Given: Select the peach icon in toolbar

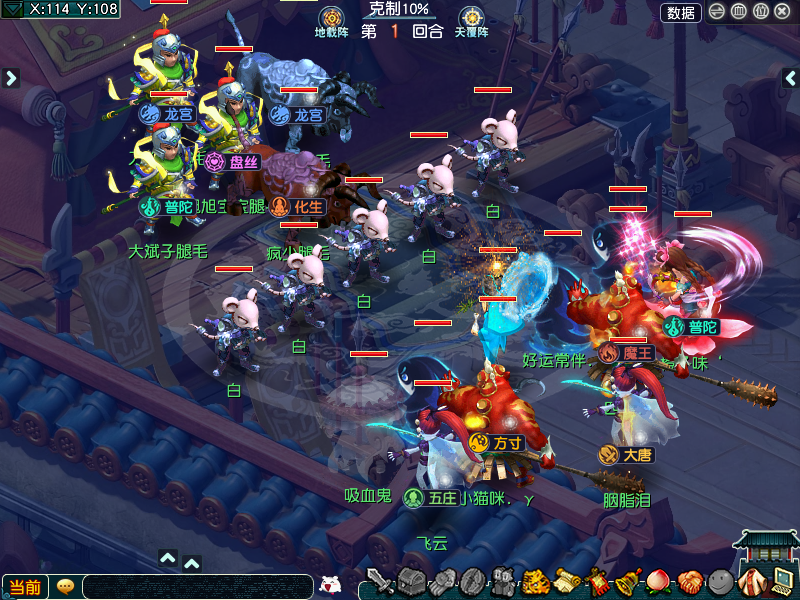Looking at the screenshot, I should (658, 581).
